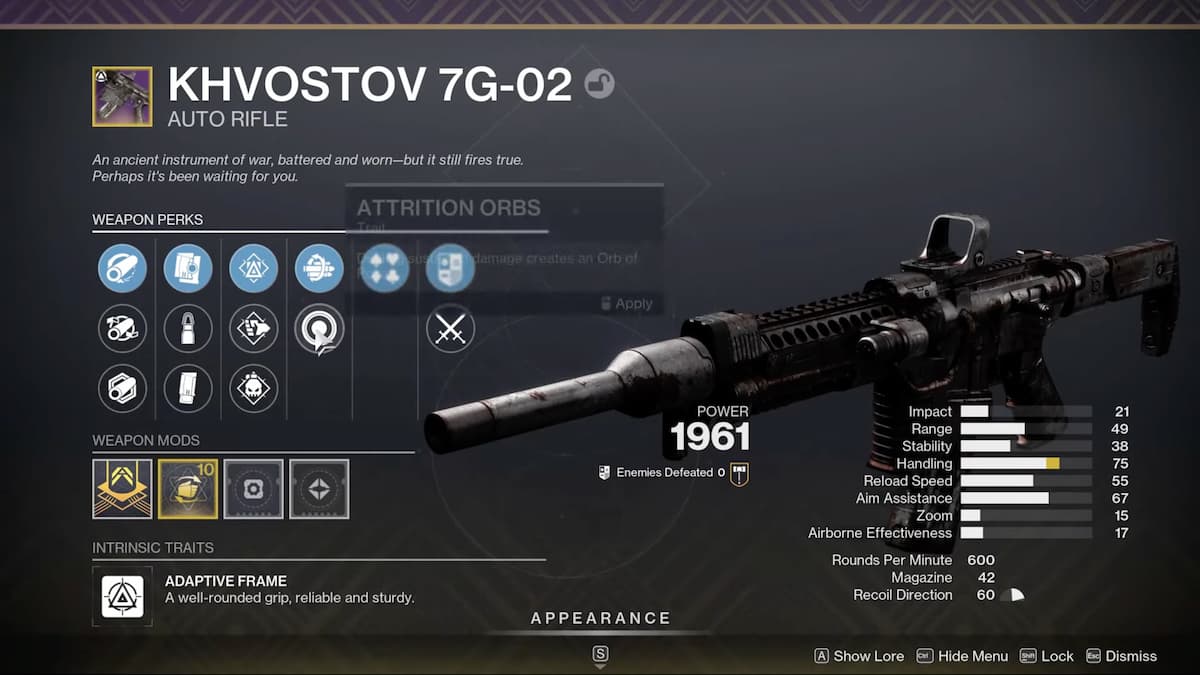Open the yellow mod slot marked 10
1200x675 pixels.
(188, 489)
